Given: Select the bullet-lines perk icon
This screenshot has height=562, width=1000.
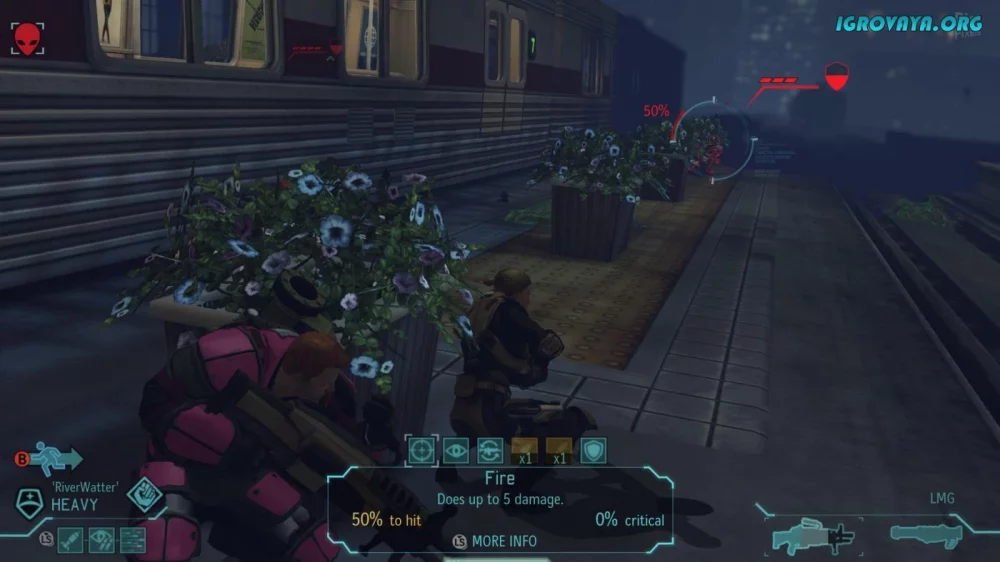Looking at the screenshot, I should [132, 540].
